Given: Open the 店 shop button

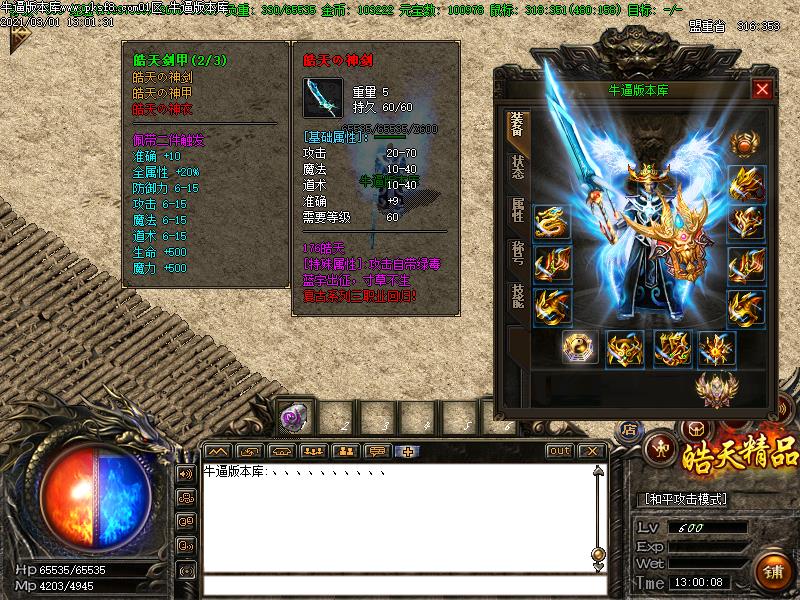Looking at the screenshot, I should pos(629,429).
